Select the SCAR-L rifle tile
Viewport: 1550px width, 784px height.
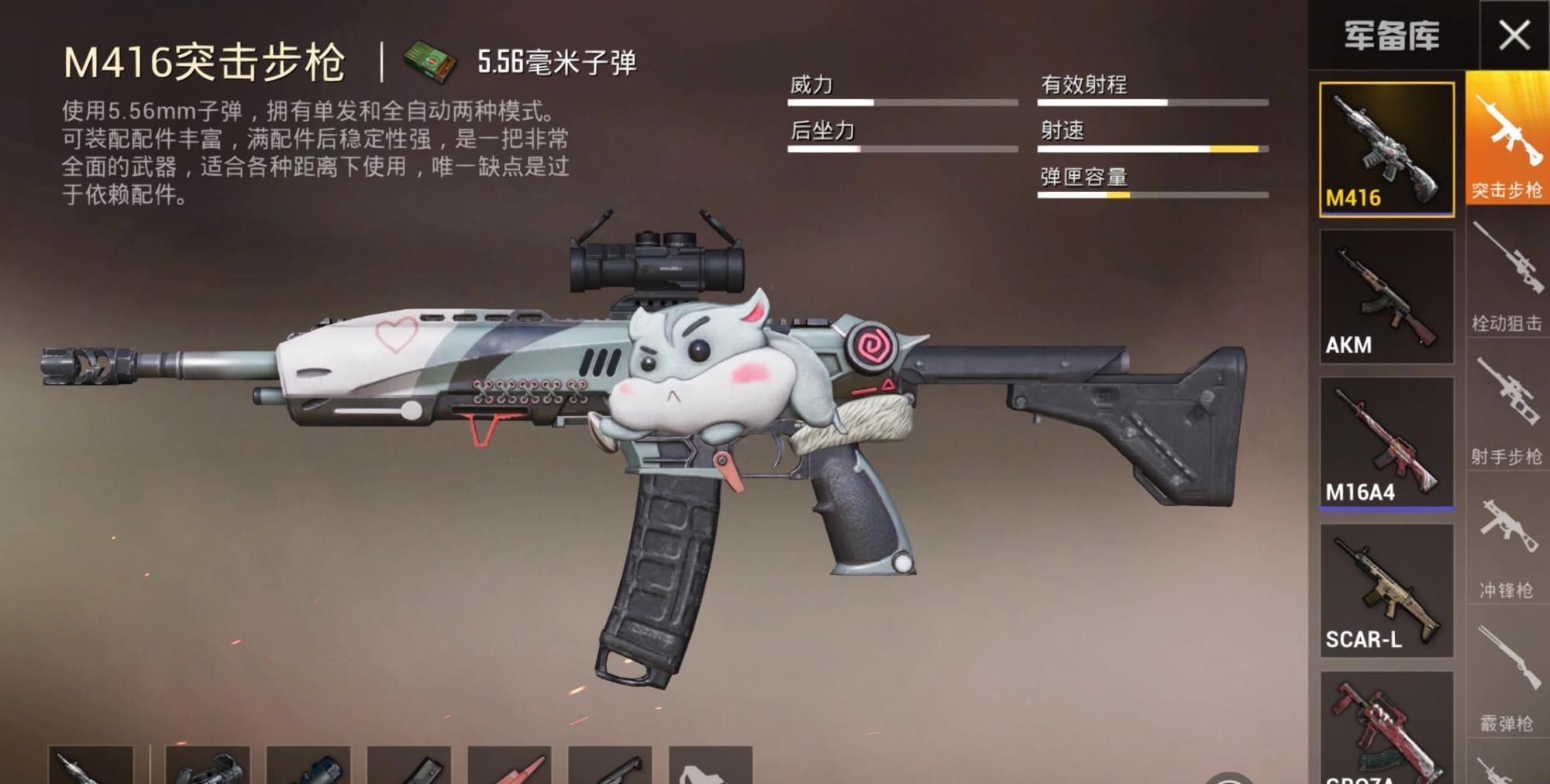coord(1386,590)
